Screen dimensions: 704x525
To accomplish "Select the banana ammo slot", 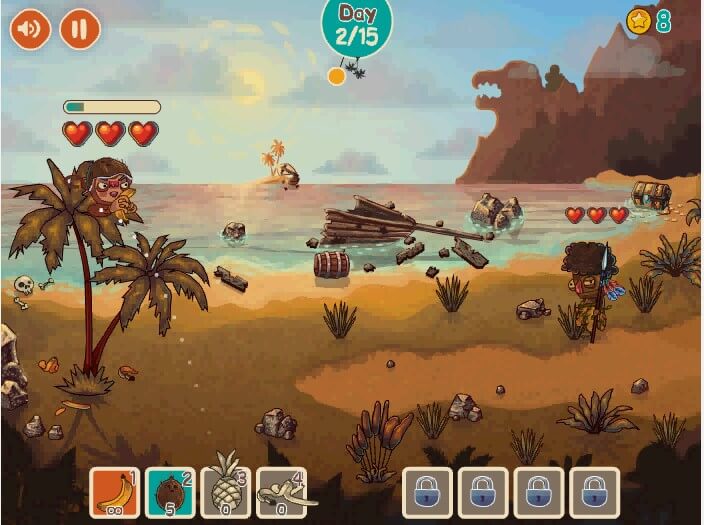I will [115, 492].
